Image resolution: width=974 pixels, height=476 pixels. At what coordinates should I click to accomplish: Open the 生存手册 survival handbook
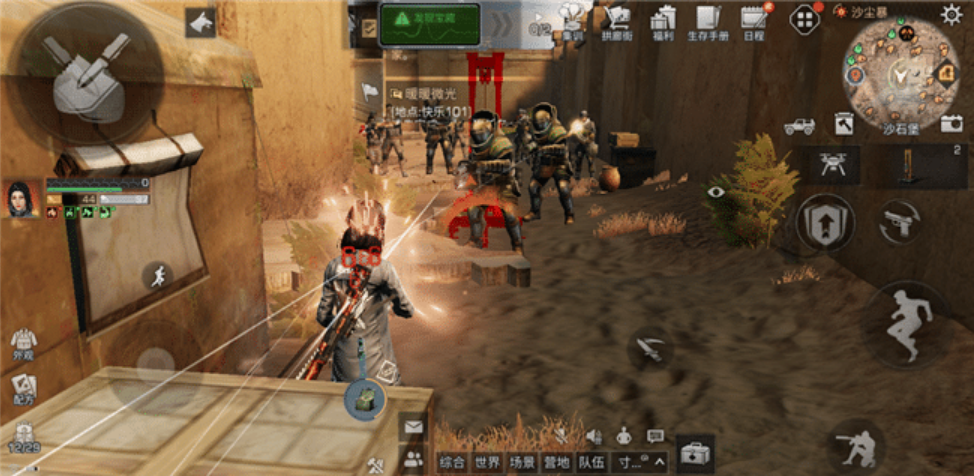(708, 19)
